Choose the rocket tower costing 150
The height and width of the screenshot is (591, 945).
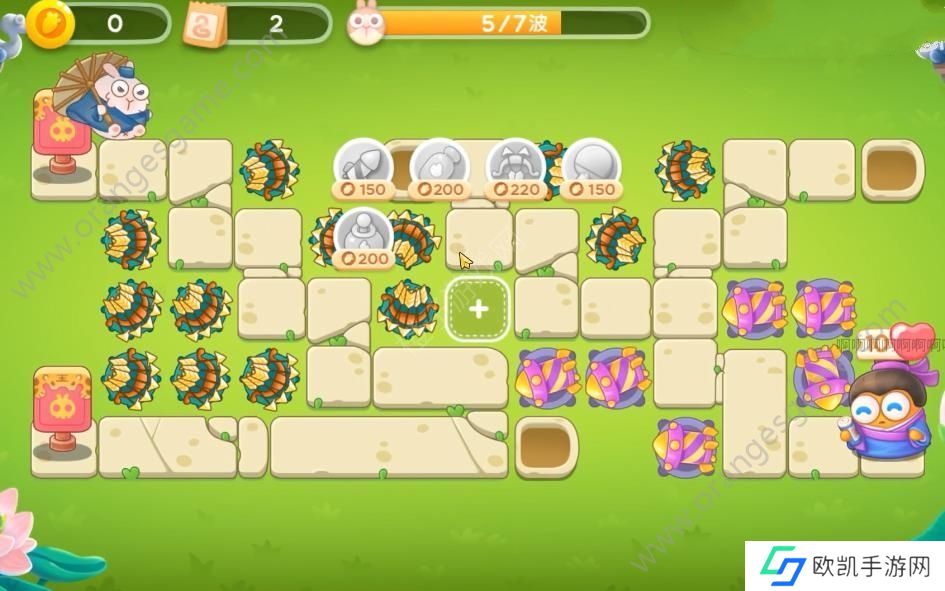pos(361,165)
